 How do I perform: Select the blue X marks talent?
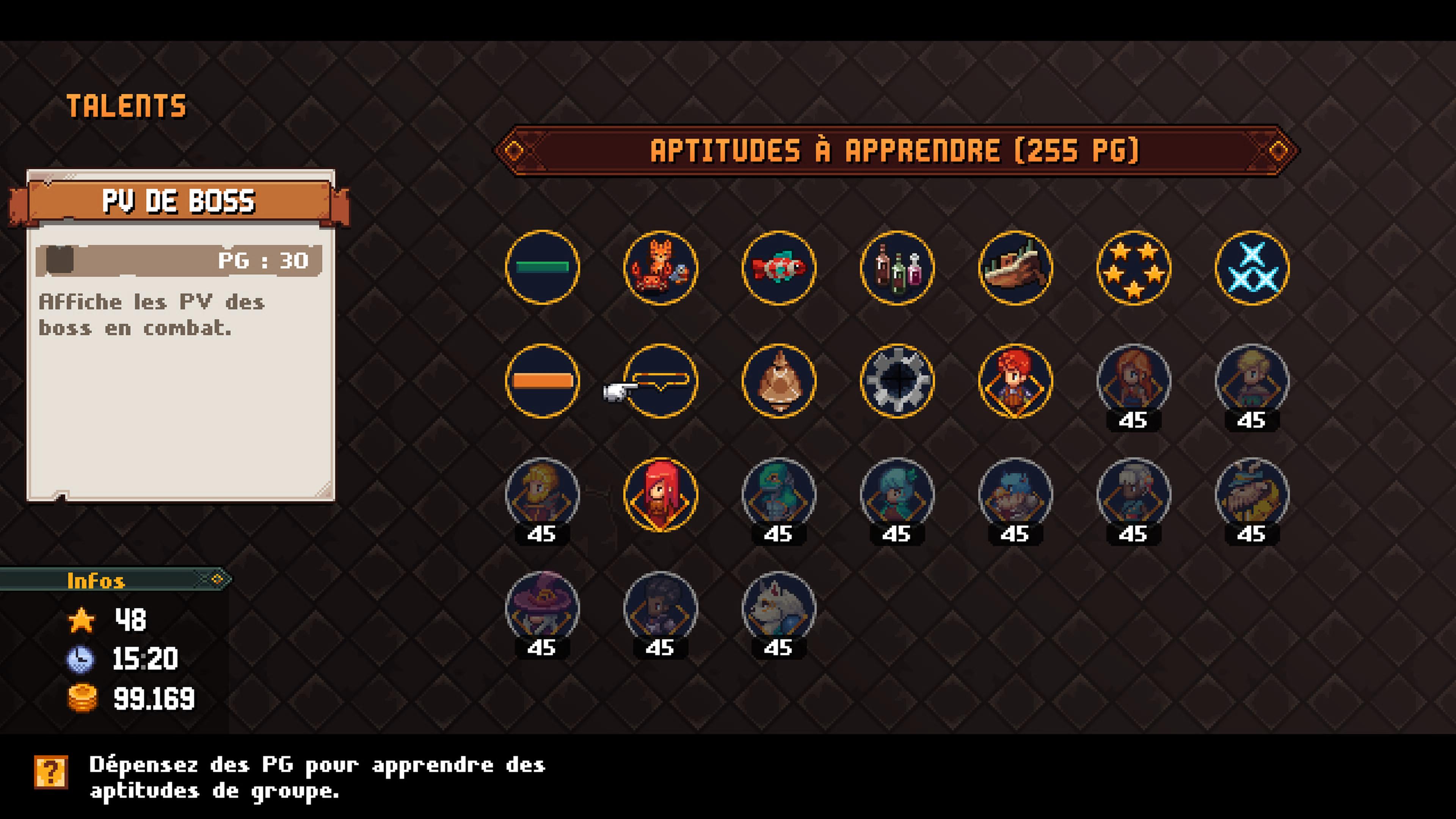pyautogui.click(x=1251, y=267)
